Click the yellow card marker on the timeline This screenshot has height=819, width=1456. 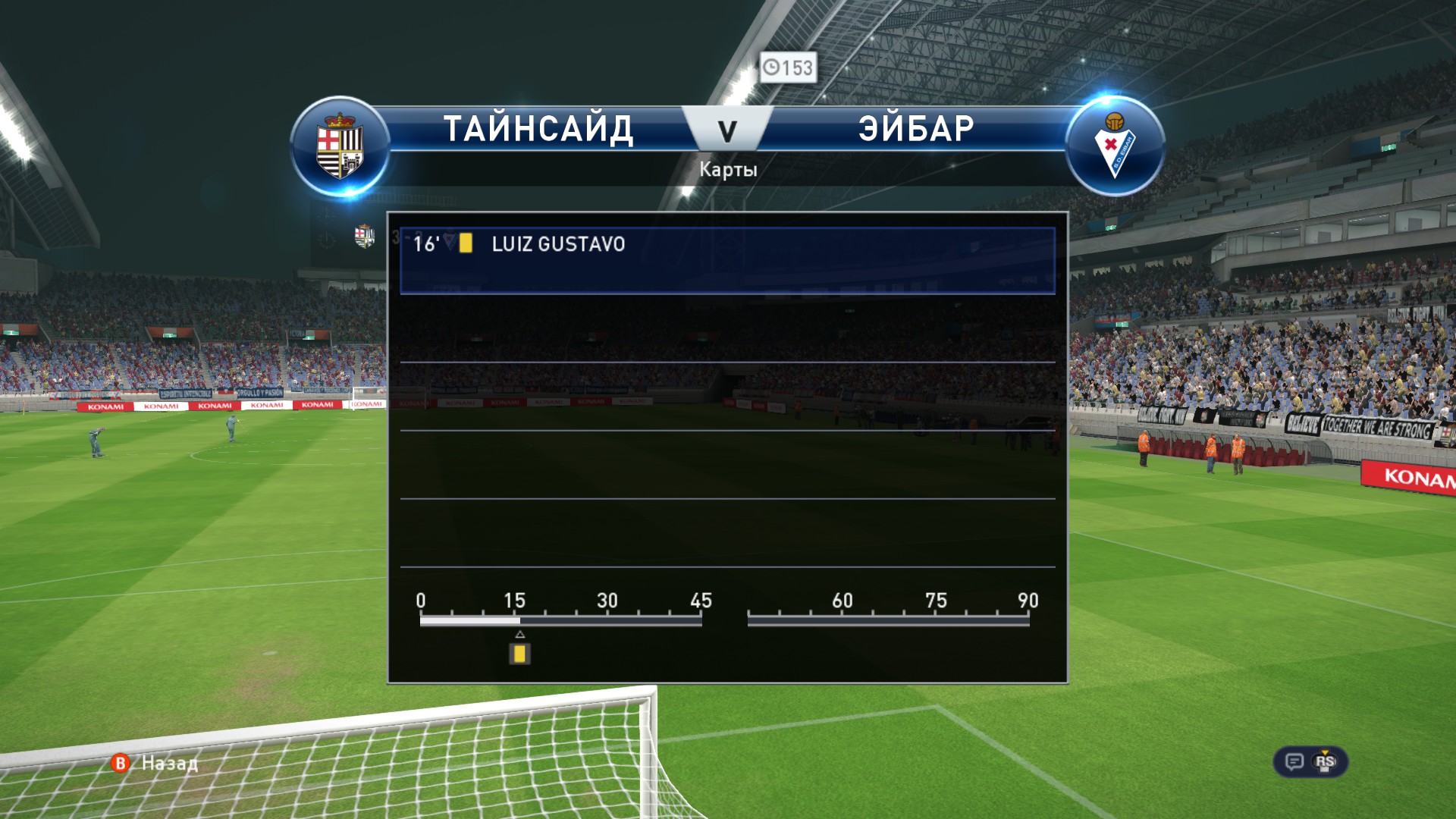point(519,654)
